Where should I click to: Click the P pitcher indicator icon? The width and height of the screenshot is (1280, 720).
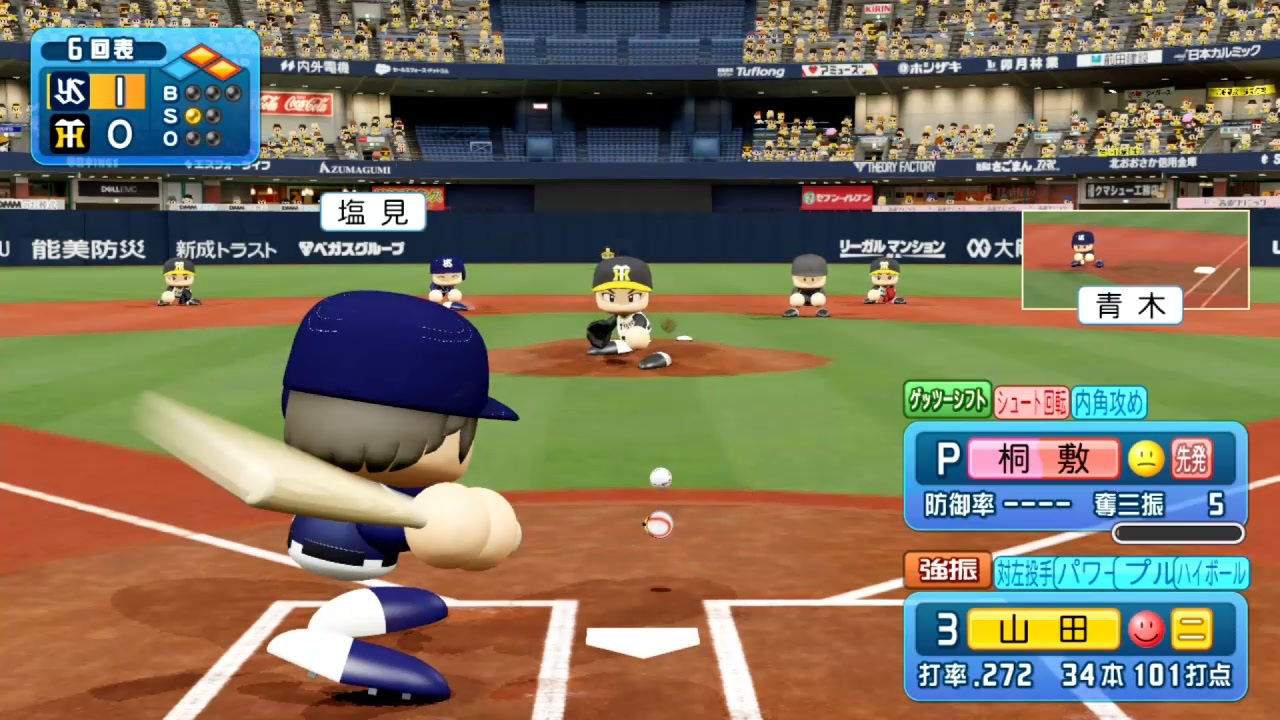(x=948, y=459)
